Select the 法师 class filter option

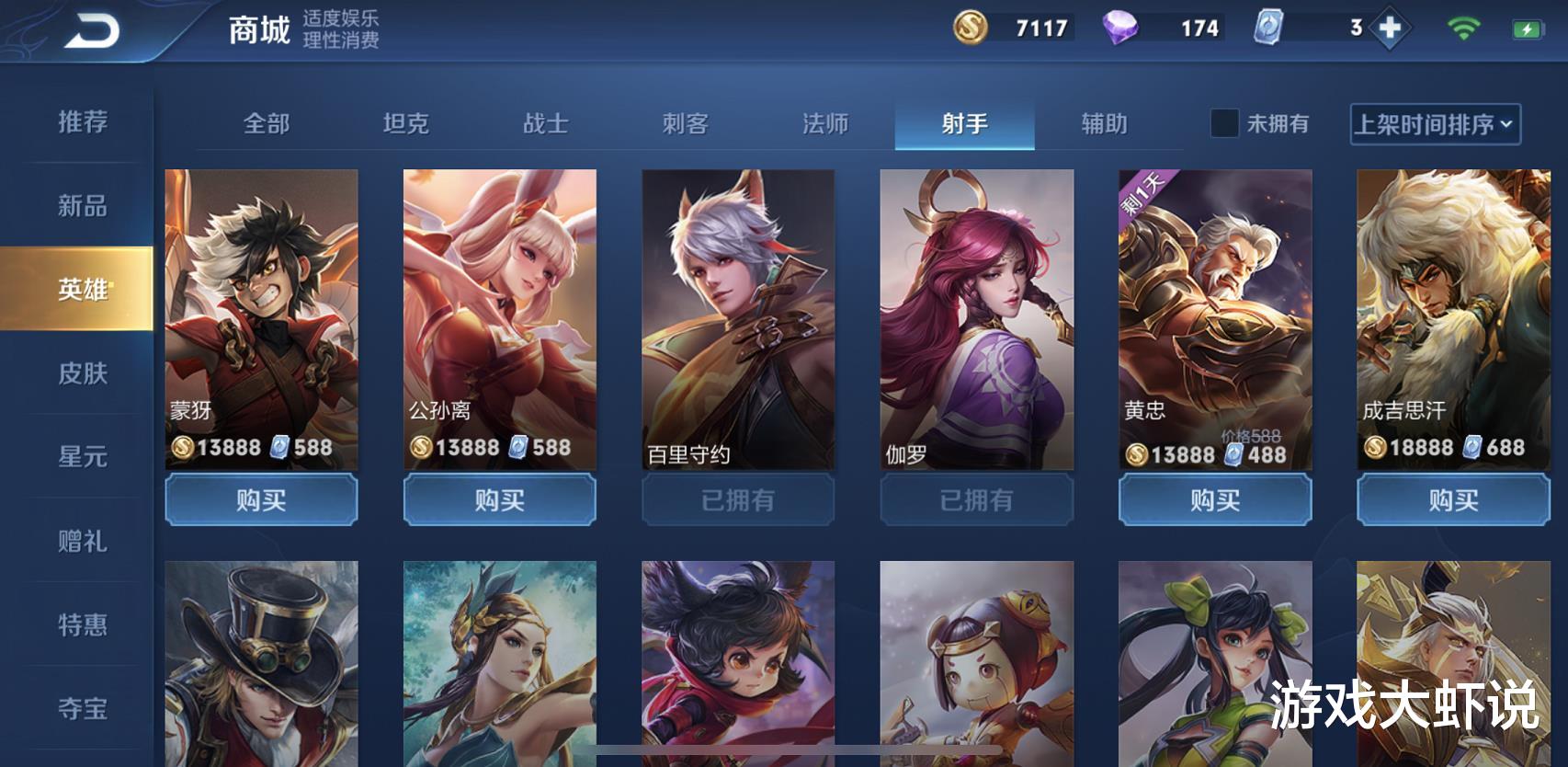tap(824, 124)
